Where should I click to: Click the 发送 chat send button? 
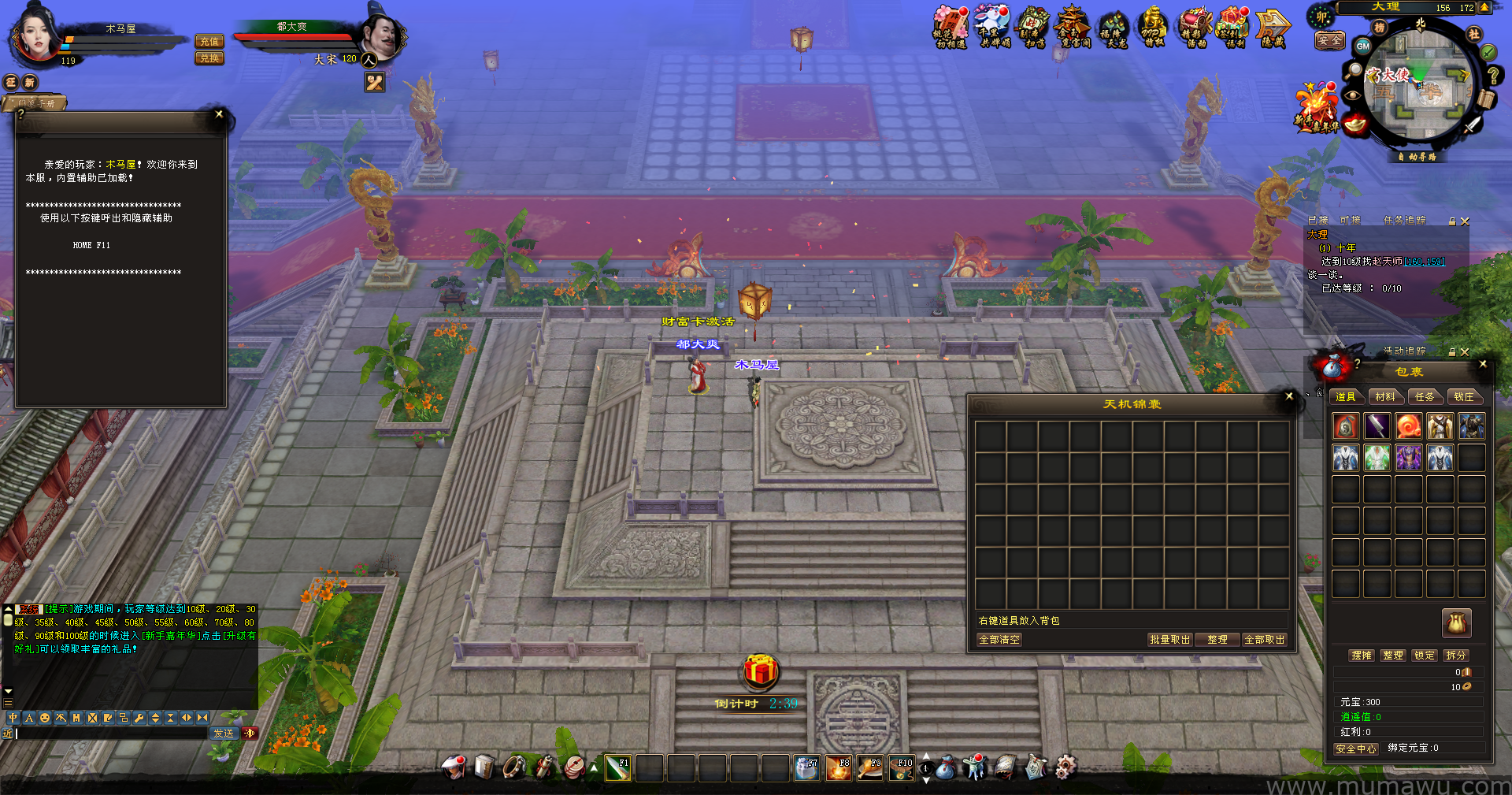click(224, 734)
